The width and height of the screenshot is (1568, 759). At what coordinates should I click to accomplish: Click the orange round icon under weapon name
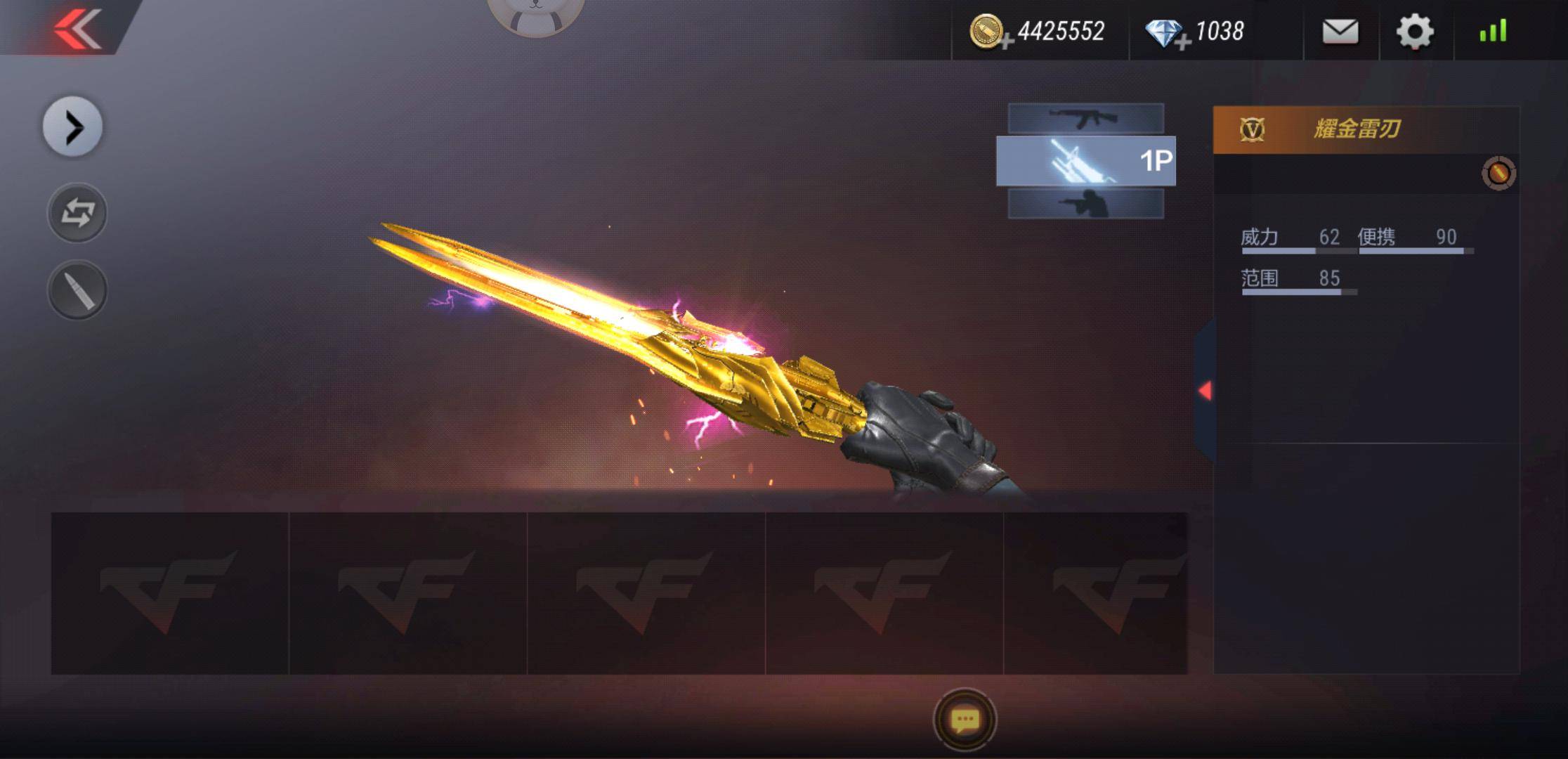[1498, 173]
